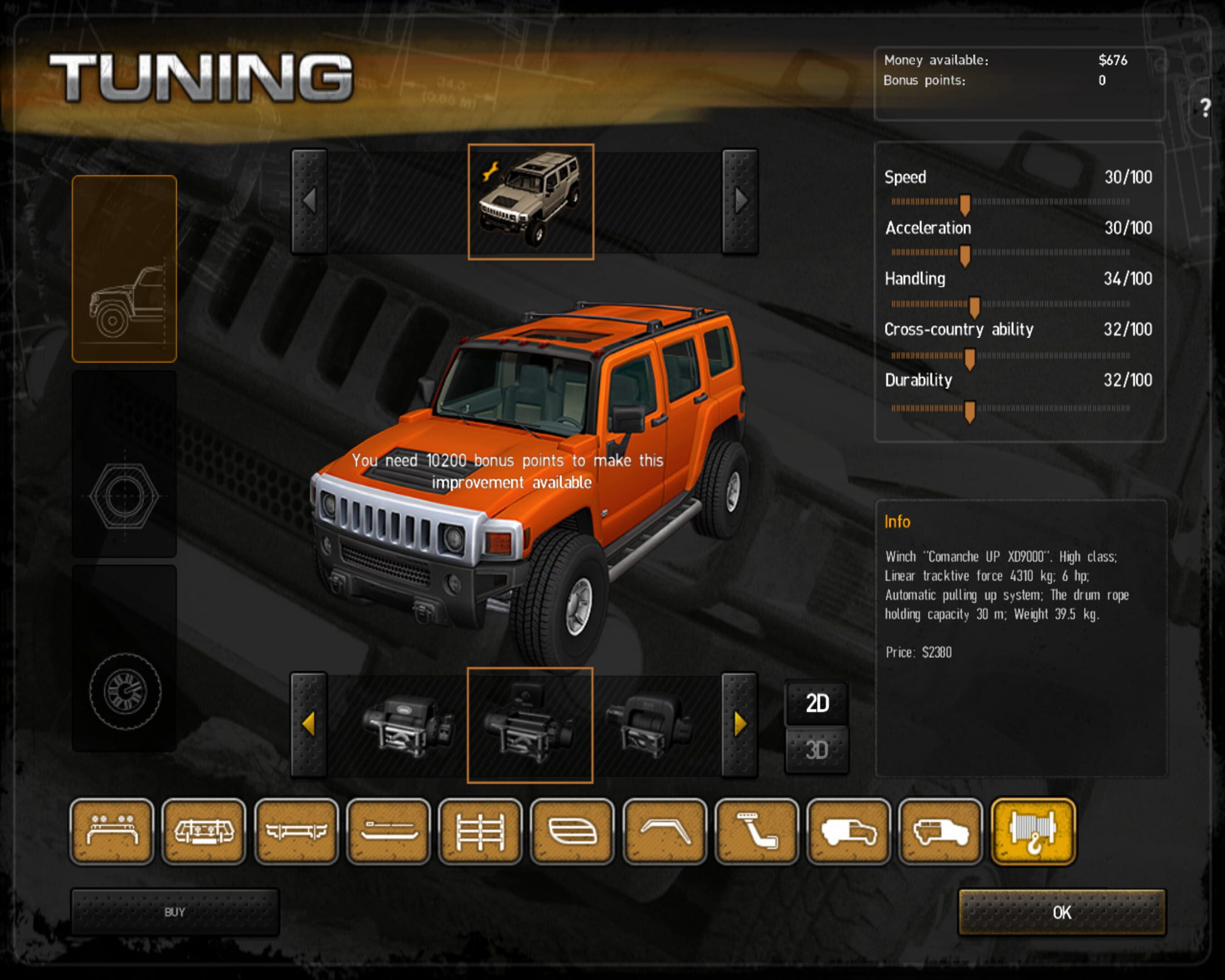Open help via the question mark
The width and height of the screenshot is (1225, 980).
pyautogui.click(x=1205, y=108)
